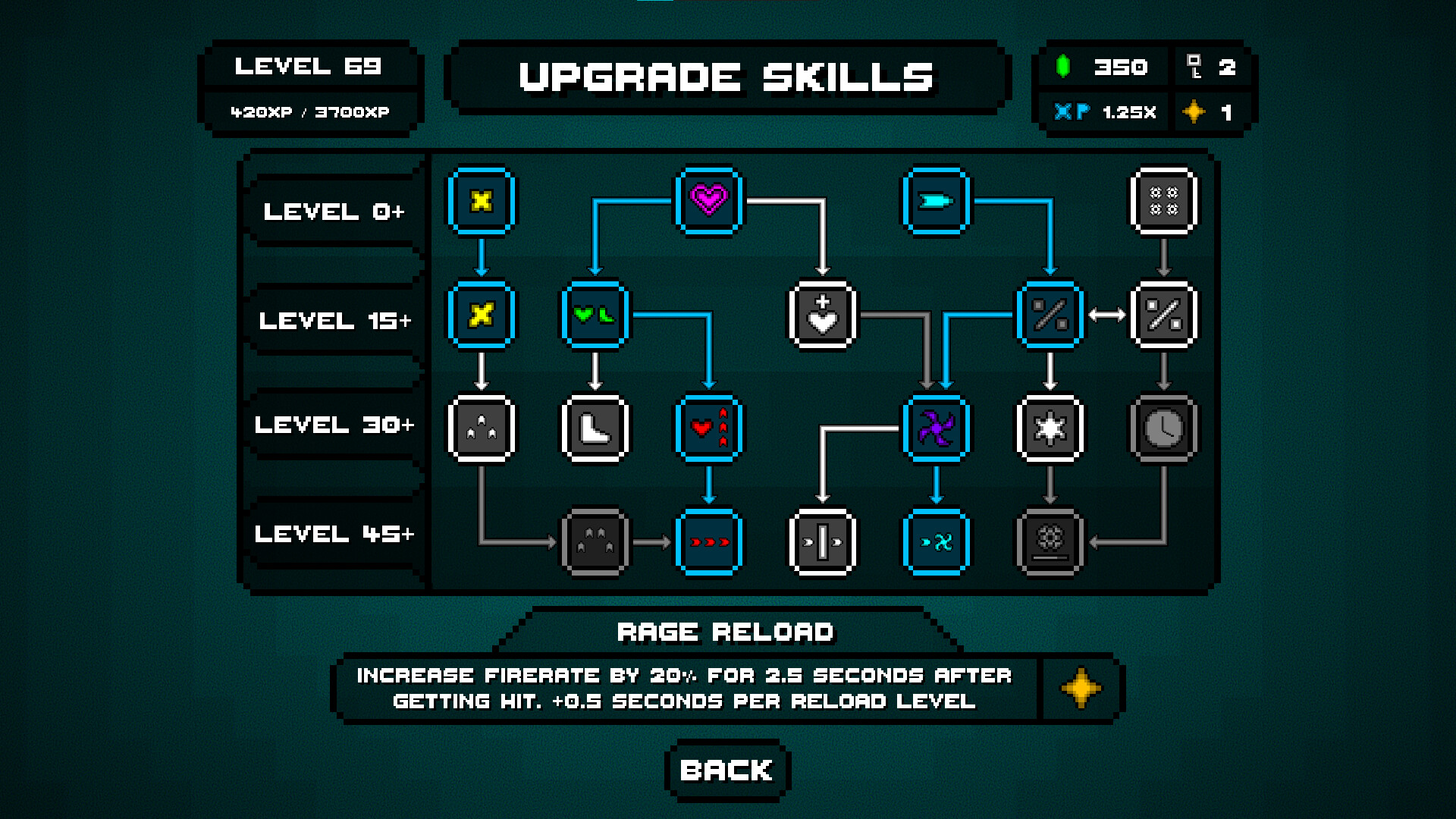Click the XP 1.25X multiplier indicator

[1103, 112]
